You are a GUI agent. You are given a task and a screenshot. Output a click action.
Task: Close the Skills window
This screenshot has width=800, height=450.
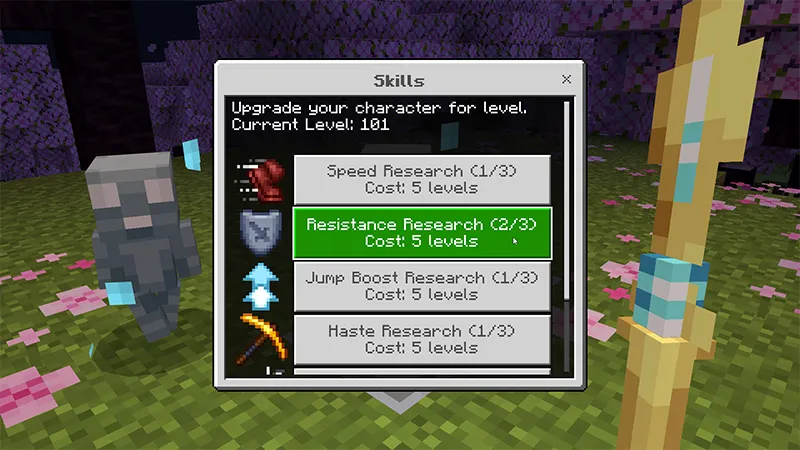pos(567,79)
